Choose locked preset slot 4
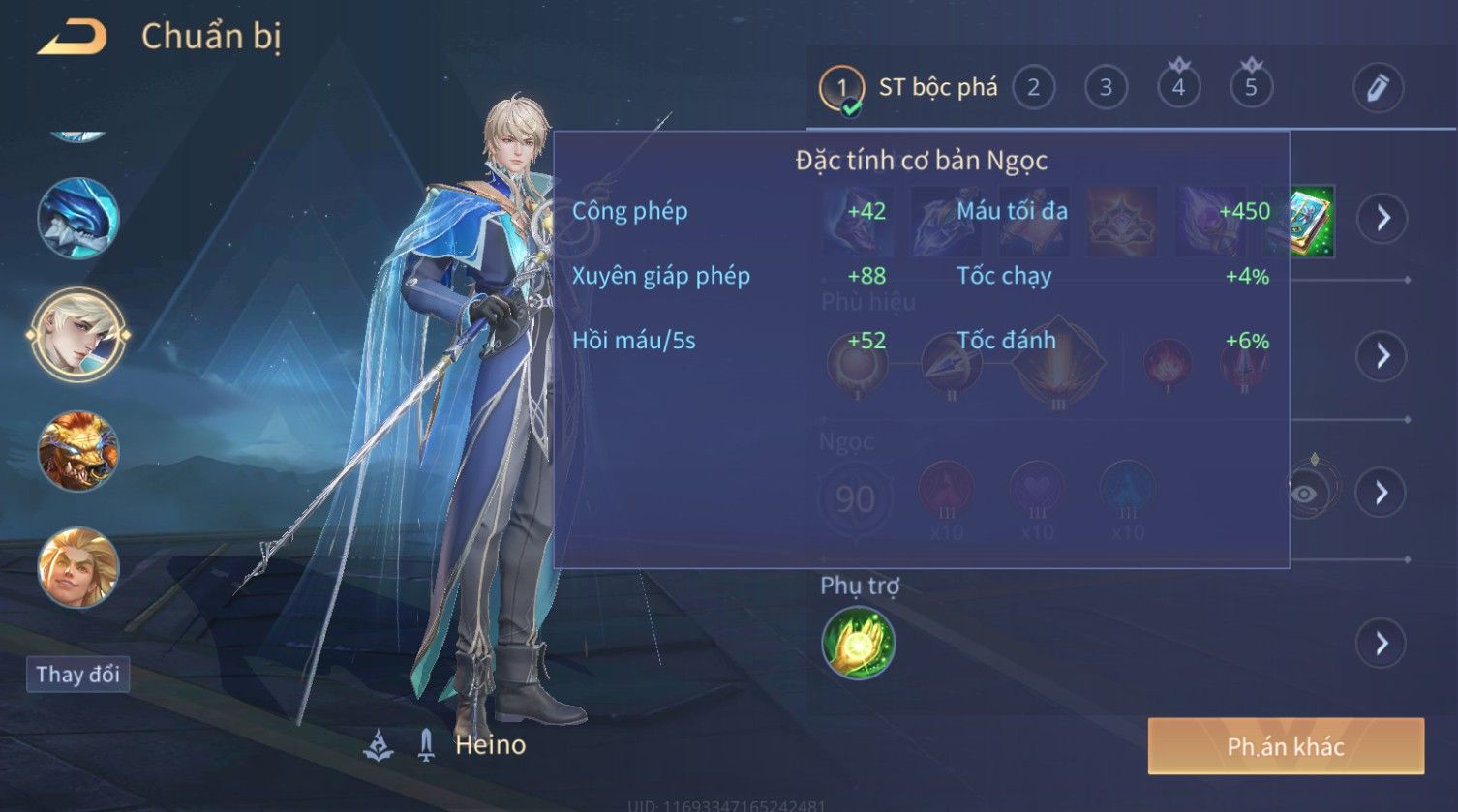The width and height of the screenshot is (1458, 812). coord(1178,88)
